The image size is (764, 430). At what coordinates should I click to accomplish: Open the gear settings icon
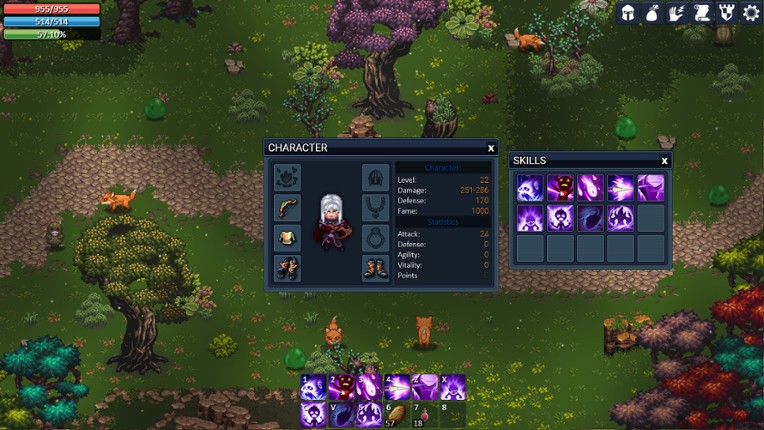(751, 13)
